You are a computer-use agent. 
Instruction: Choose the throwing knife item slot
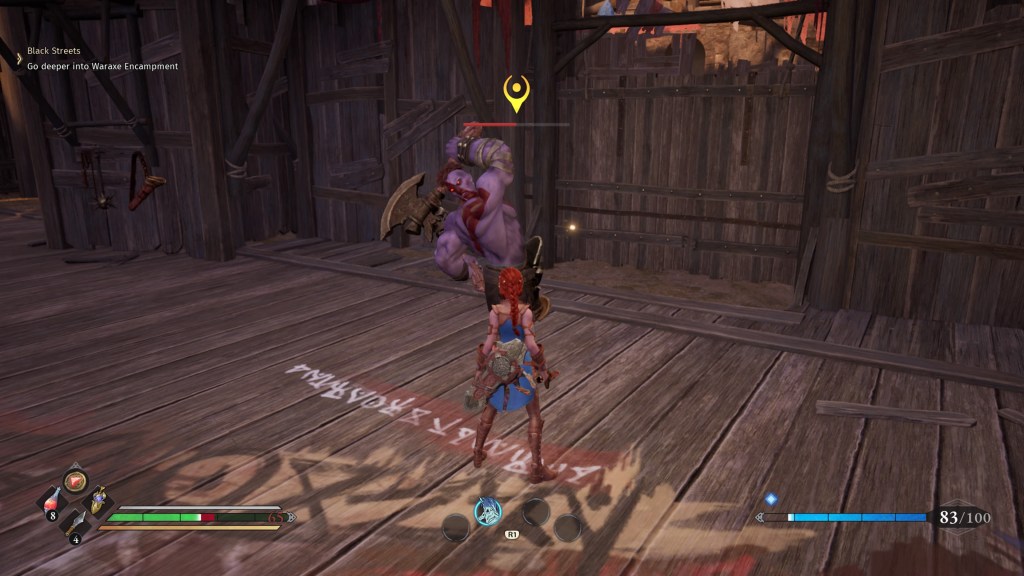pyautogui.click(x=76, y=524)
